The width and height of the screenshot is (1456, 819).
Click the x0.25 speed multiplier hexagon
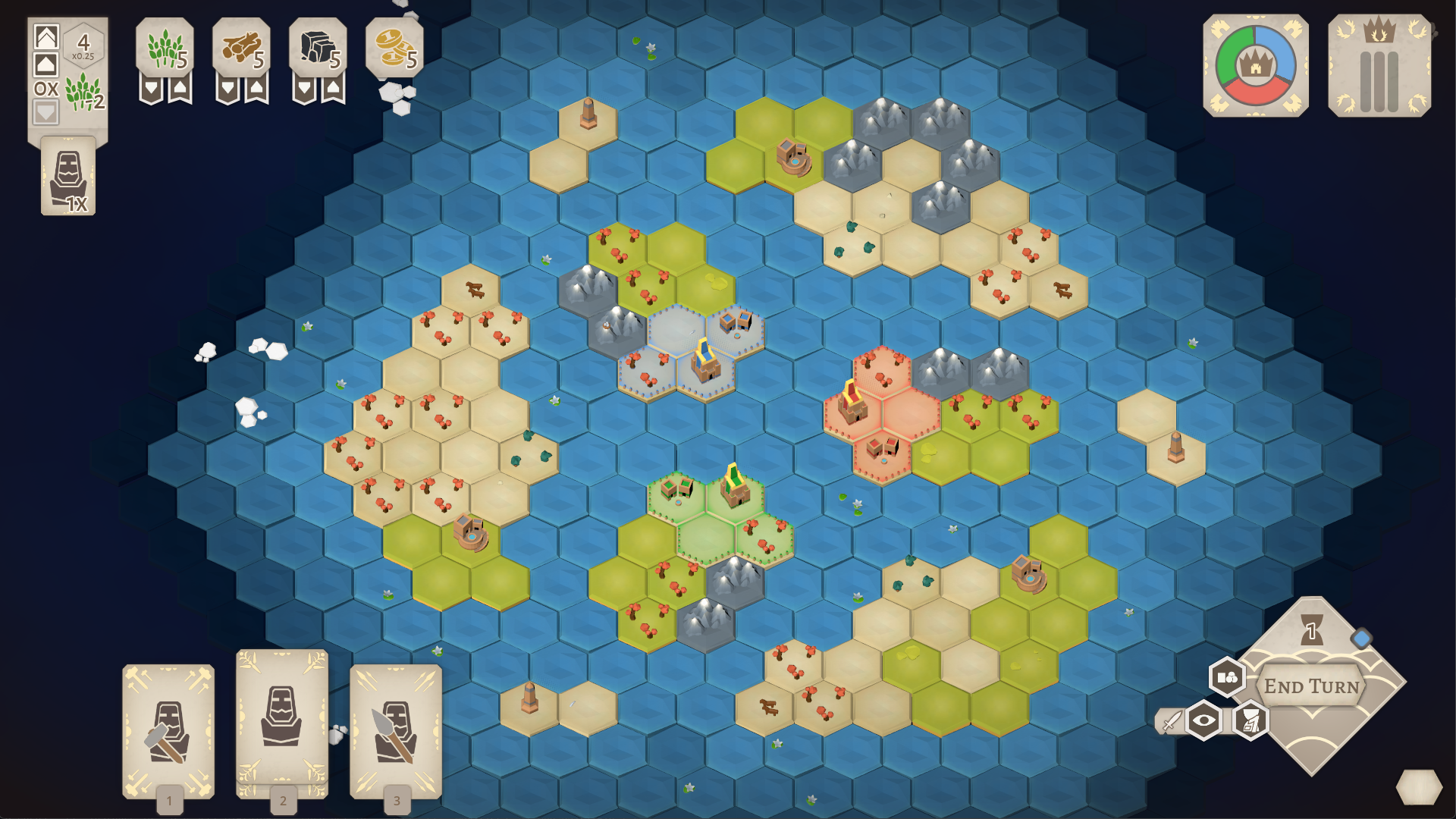83,47
